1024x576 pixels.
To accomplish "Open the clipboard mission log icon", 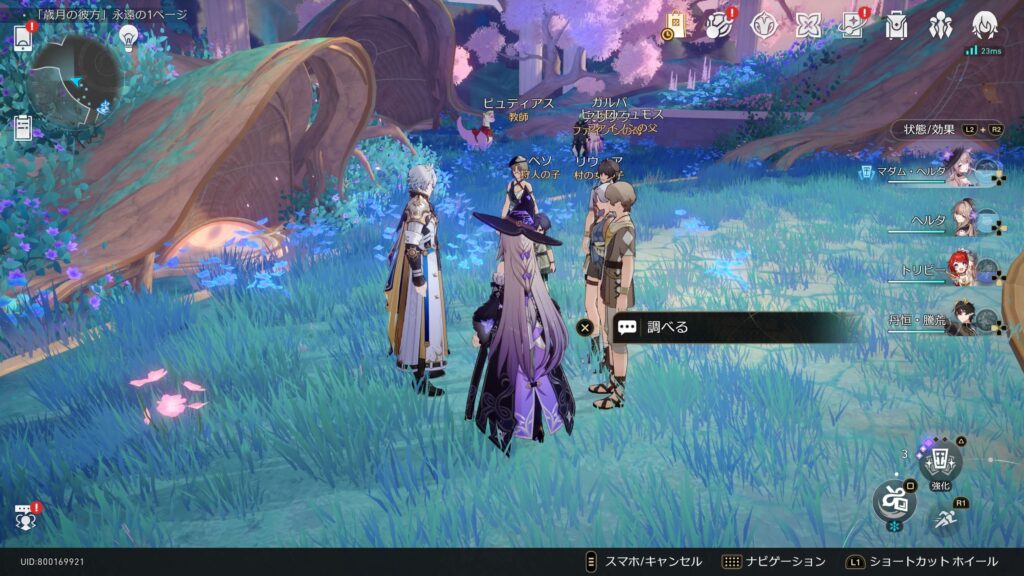I will [23, 128].
